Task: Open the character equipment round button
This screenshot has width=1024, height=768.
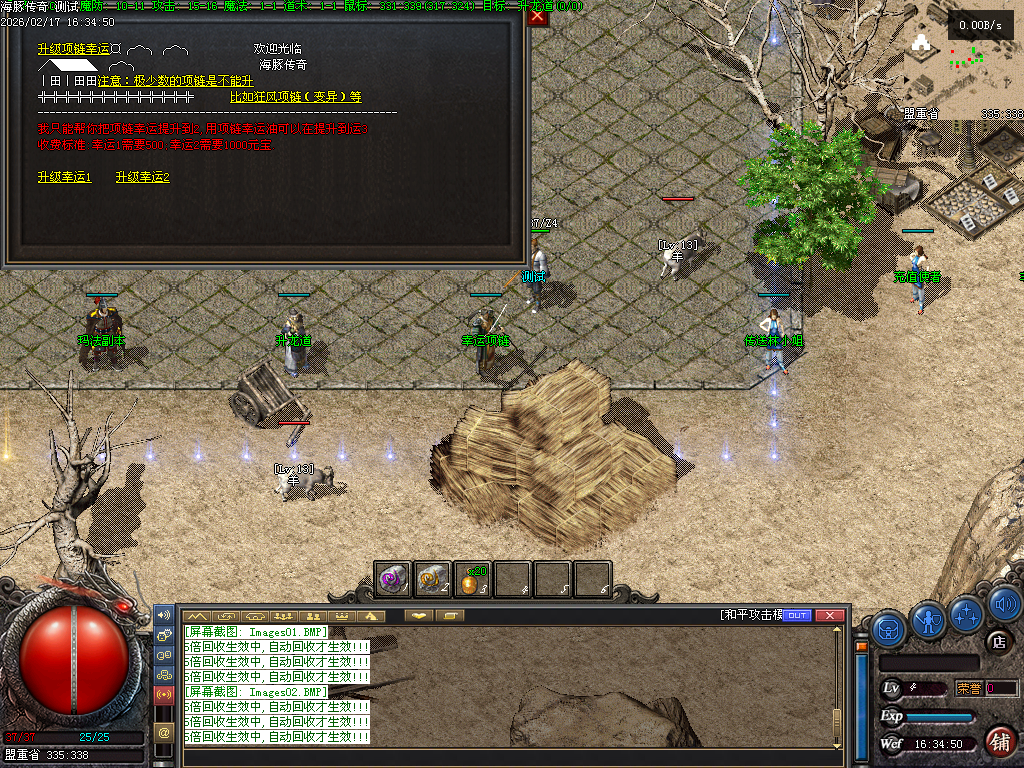Action: point(929,621)
